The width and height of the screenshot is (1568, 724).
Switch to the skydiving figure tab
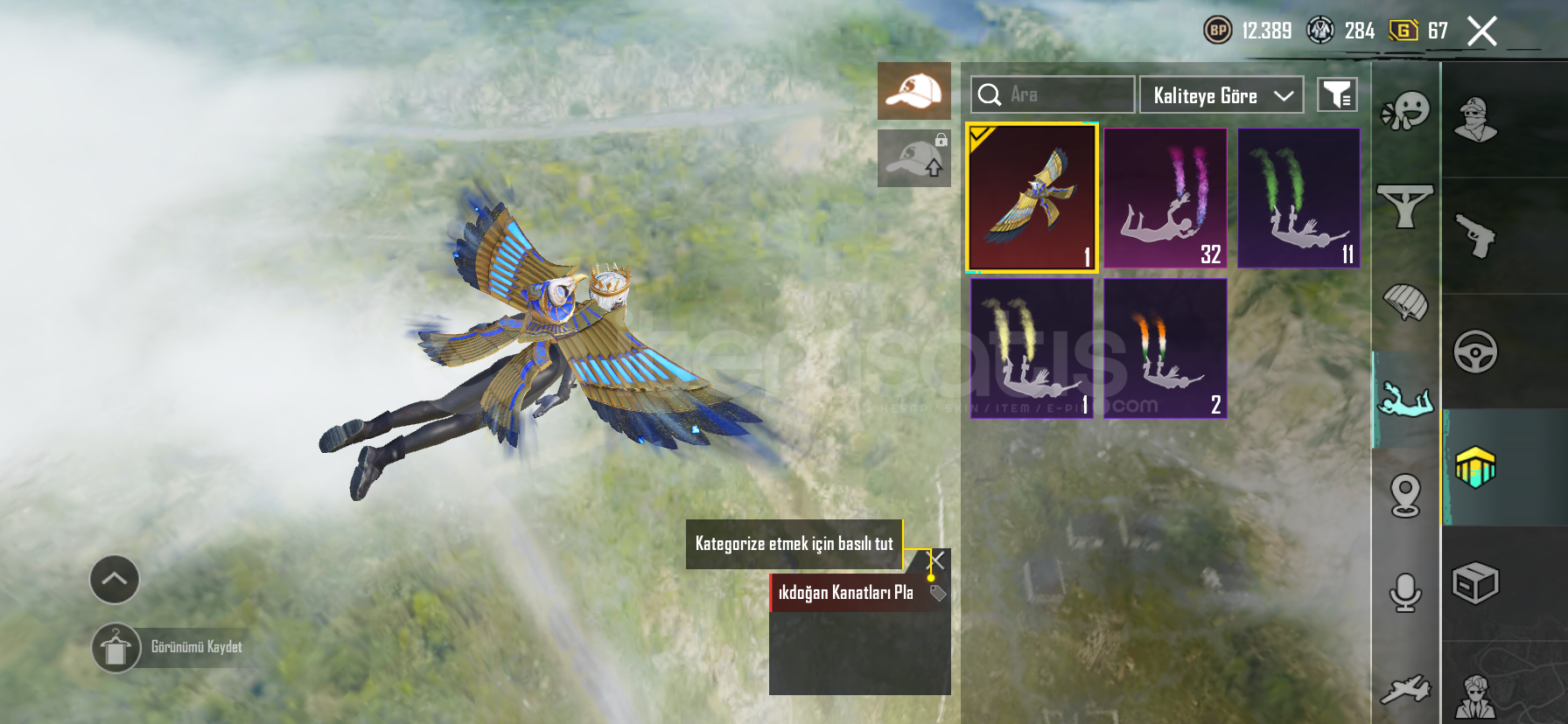pos(1405,400)
